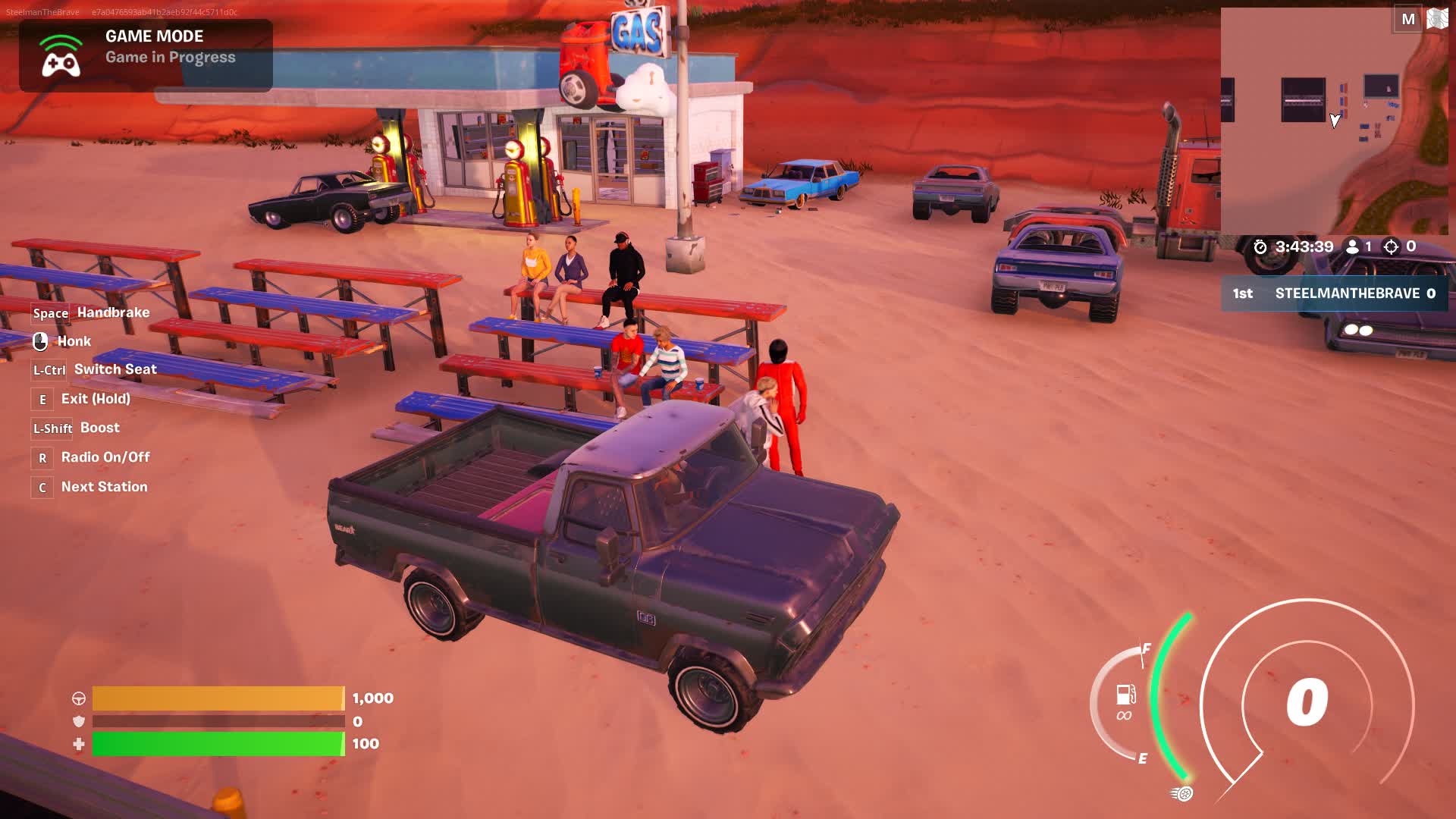Toggle Boost via the L-Shift hint
This screenshot has width=1456, height=819.
tap(52, 428)
